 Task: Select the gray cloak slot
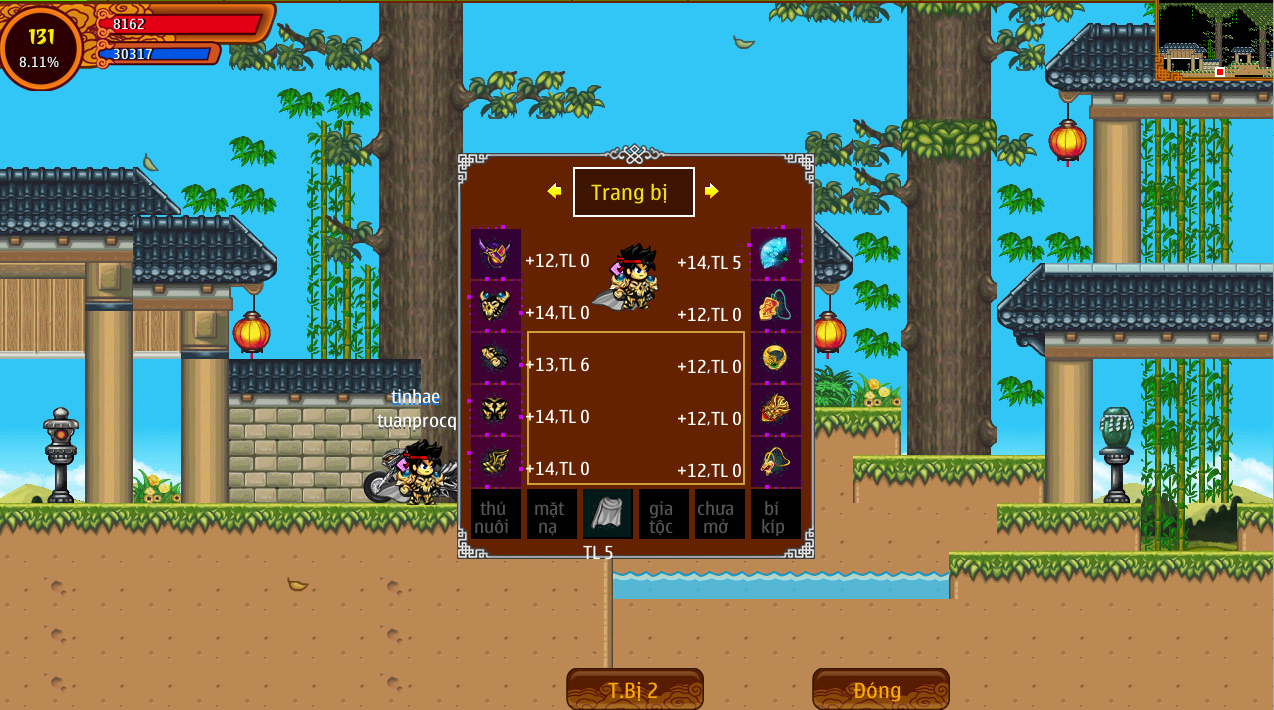coord(608,514)
